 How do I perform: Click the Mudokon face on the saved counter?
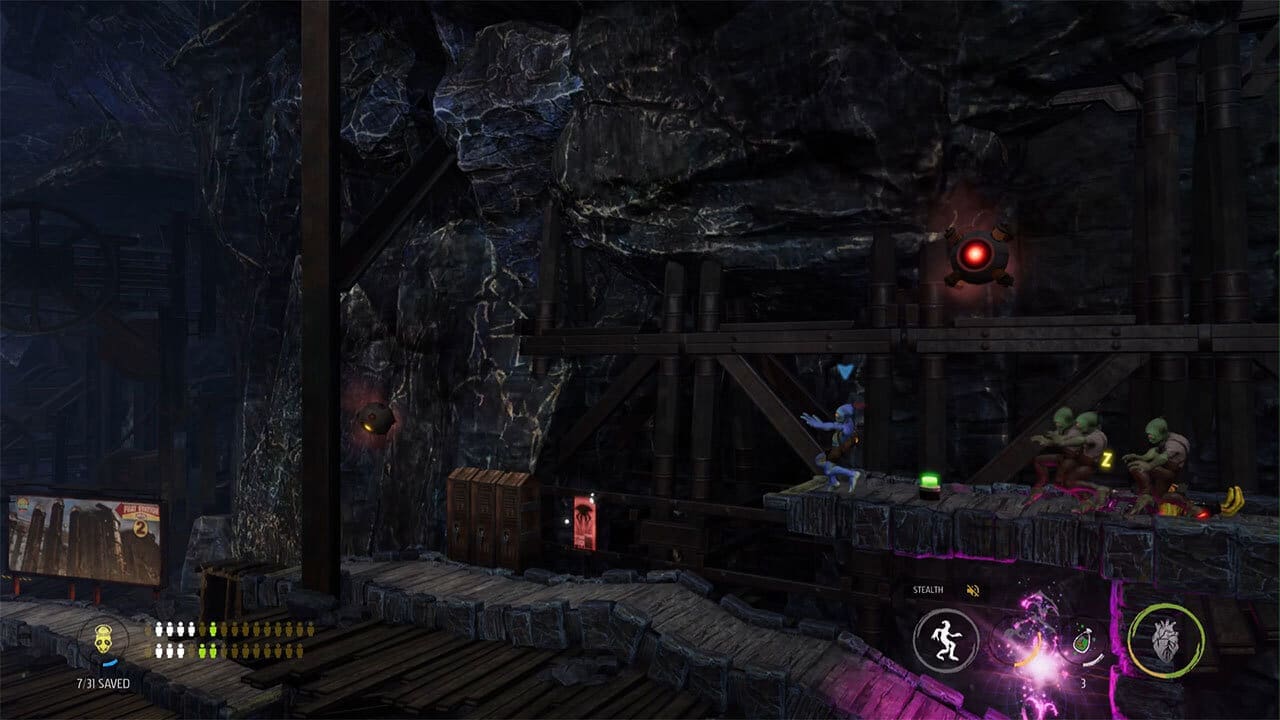tap(103, 640)
